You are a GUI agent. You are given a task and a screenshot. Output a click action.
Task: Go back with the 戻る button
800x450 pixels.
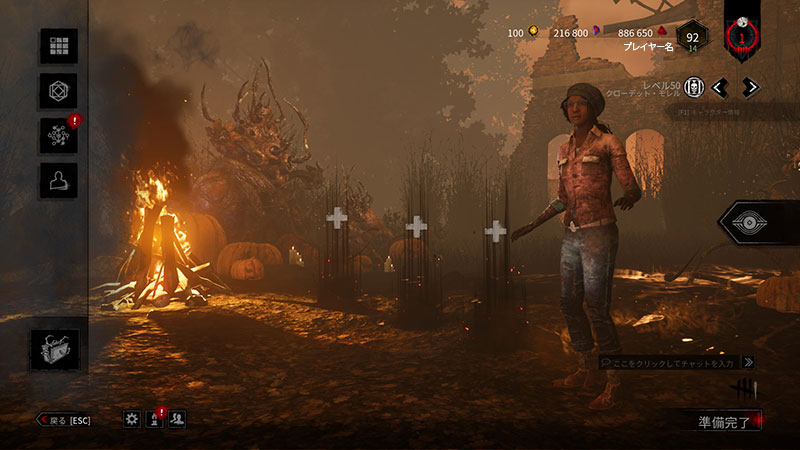63,420
